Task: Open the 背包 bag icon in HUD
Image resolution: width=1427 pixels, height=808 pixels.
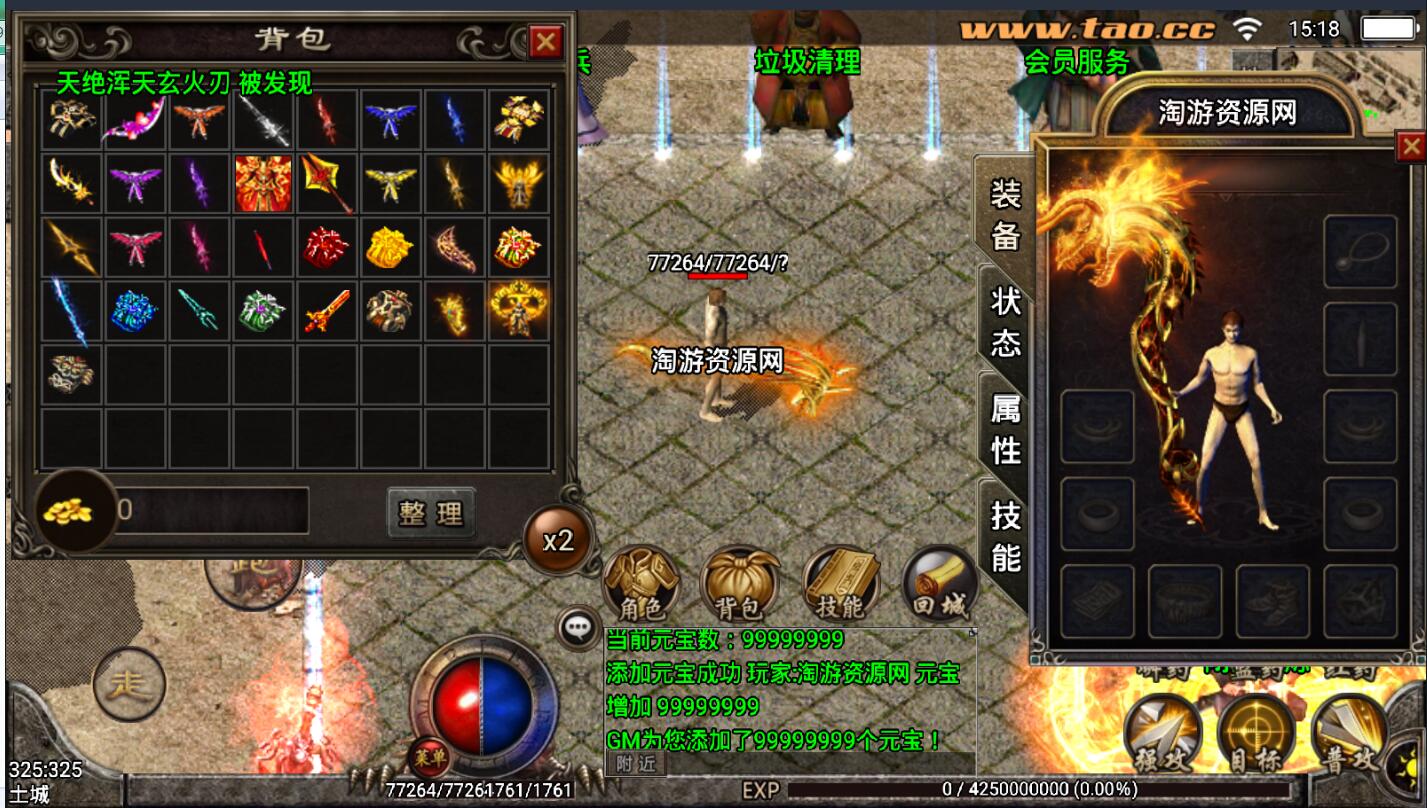Action: point(740,584)
